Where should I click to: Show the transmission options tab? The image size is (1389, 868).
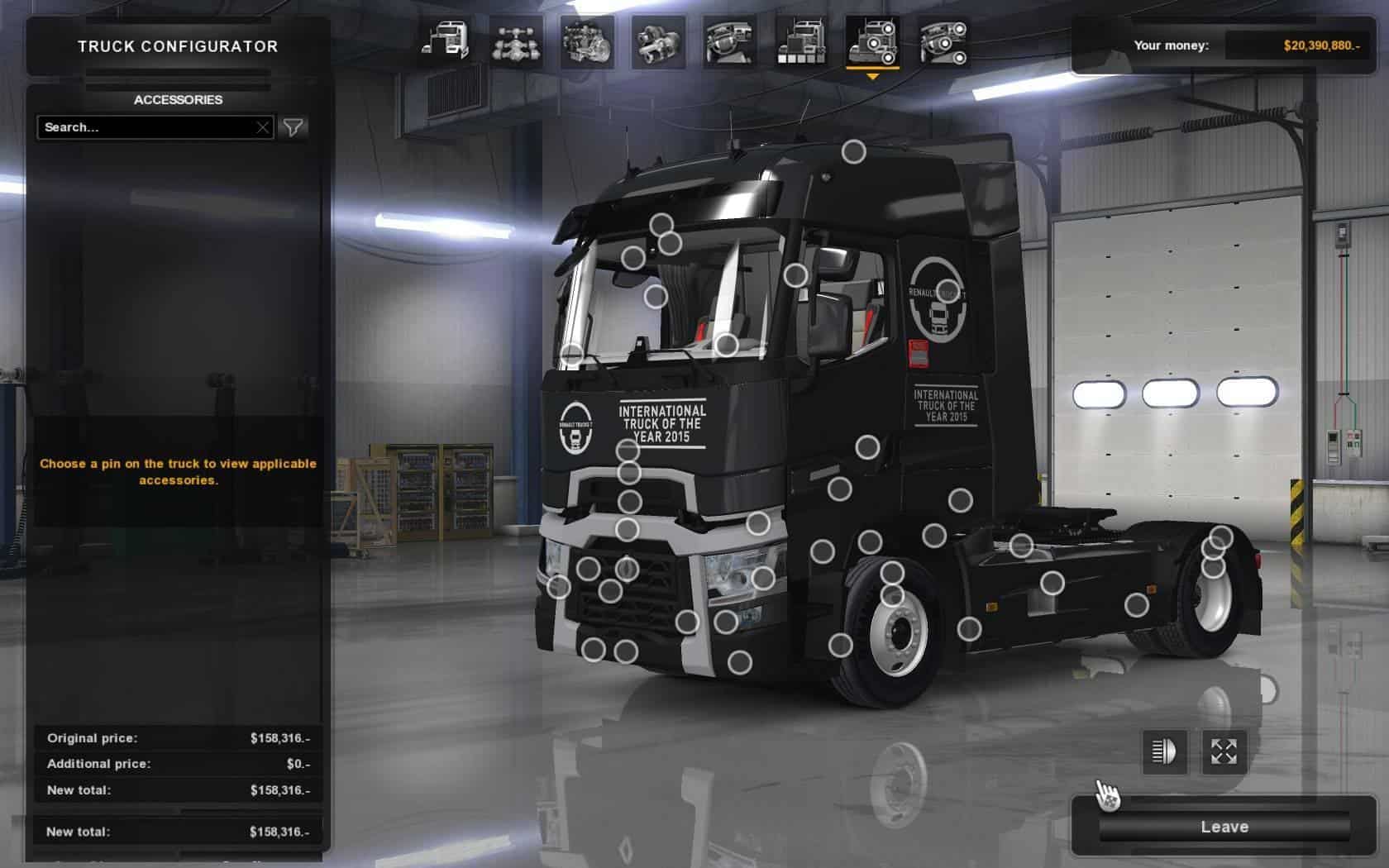pos(659,41)
